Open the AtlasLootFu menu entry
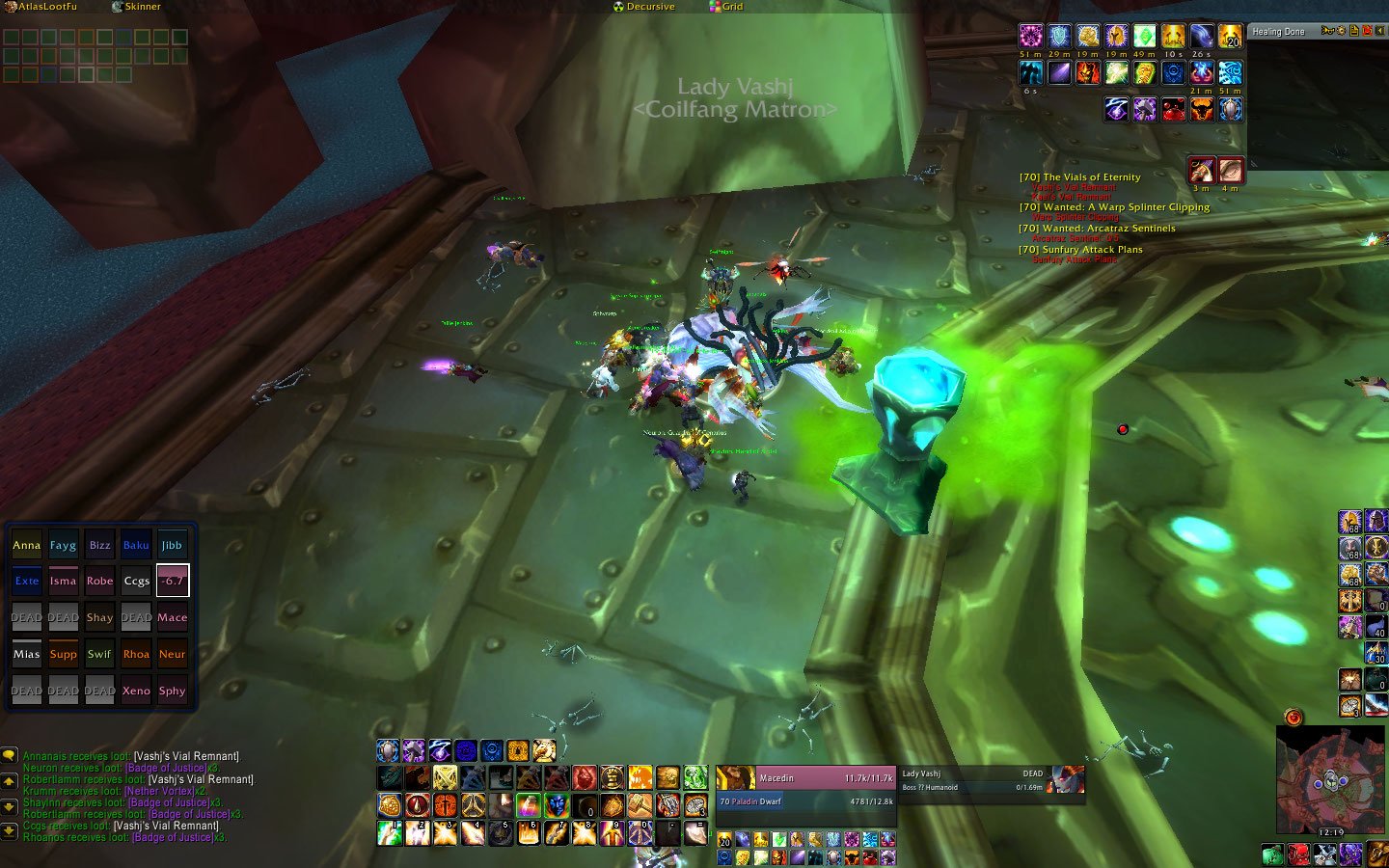 (45, 7)
